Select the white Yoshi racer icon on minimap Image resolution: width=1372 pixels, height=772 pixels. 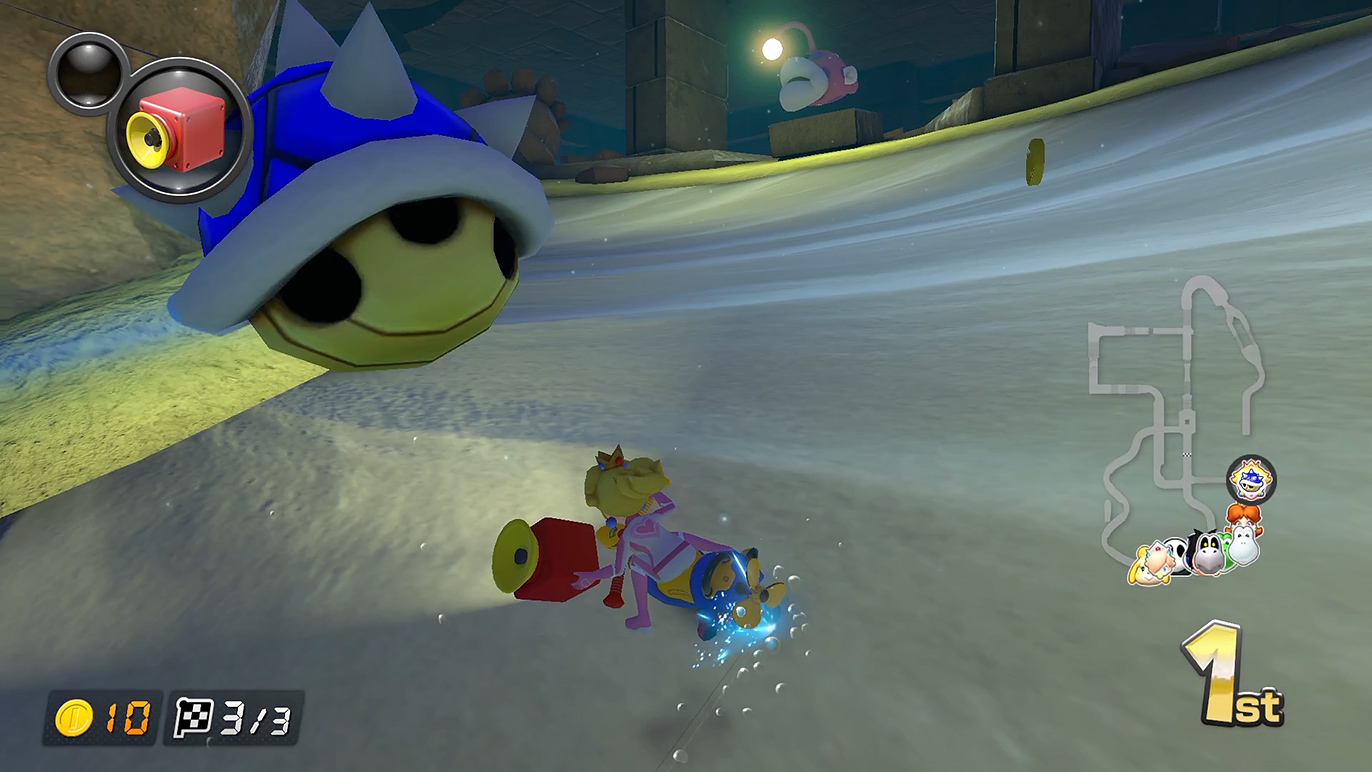click(x=1246, y=544)
